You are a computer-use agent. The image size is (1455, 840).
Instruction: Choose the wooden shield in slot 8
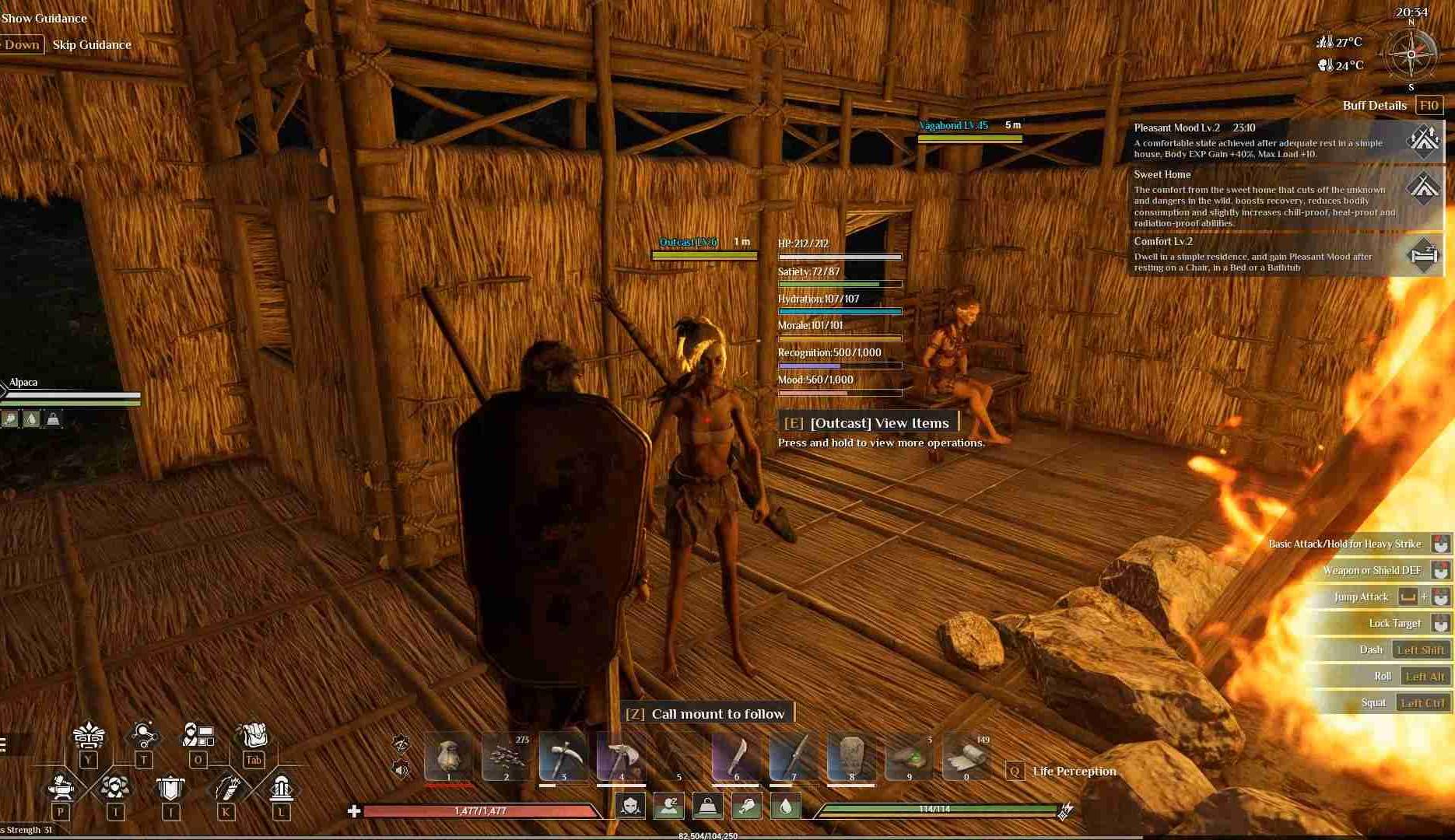coord(851,756)
